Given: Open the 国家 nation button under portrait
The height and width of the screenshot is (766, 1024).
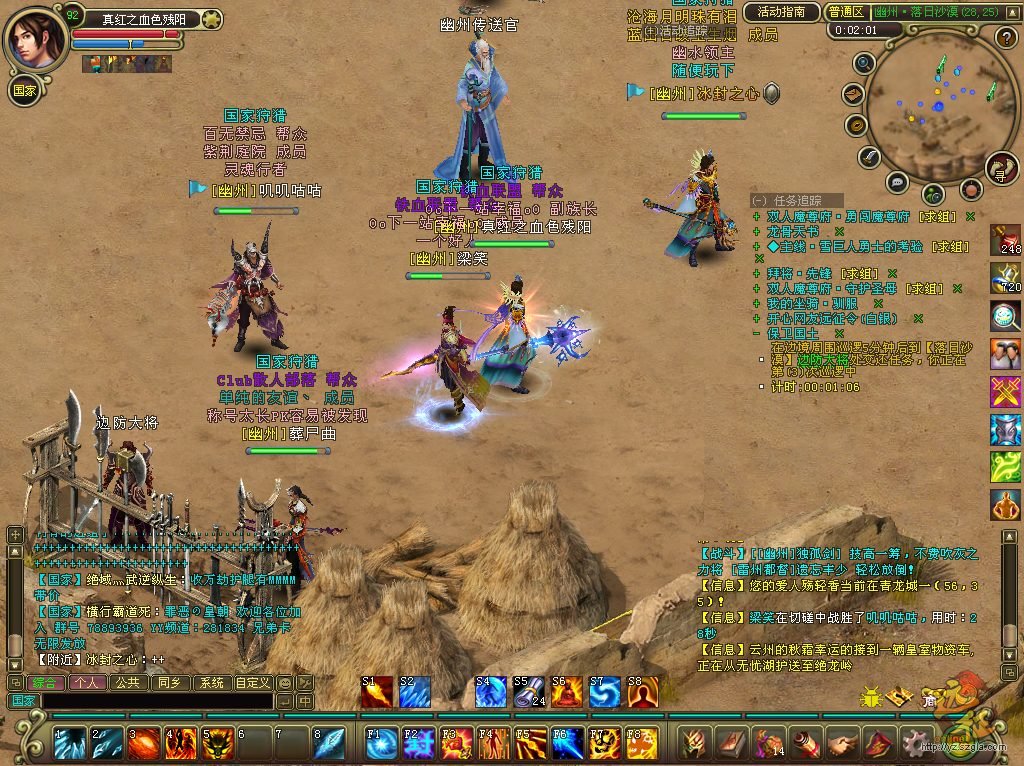Looking at the screenshot, I should point(24,89).
